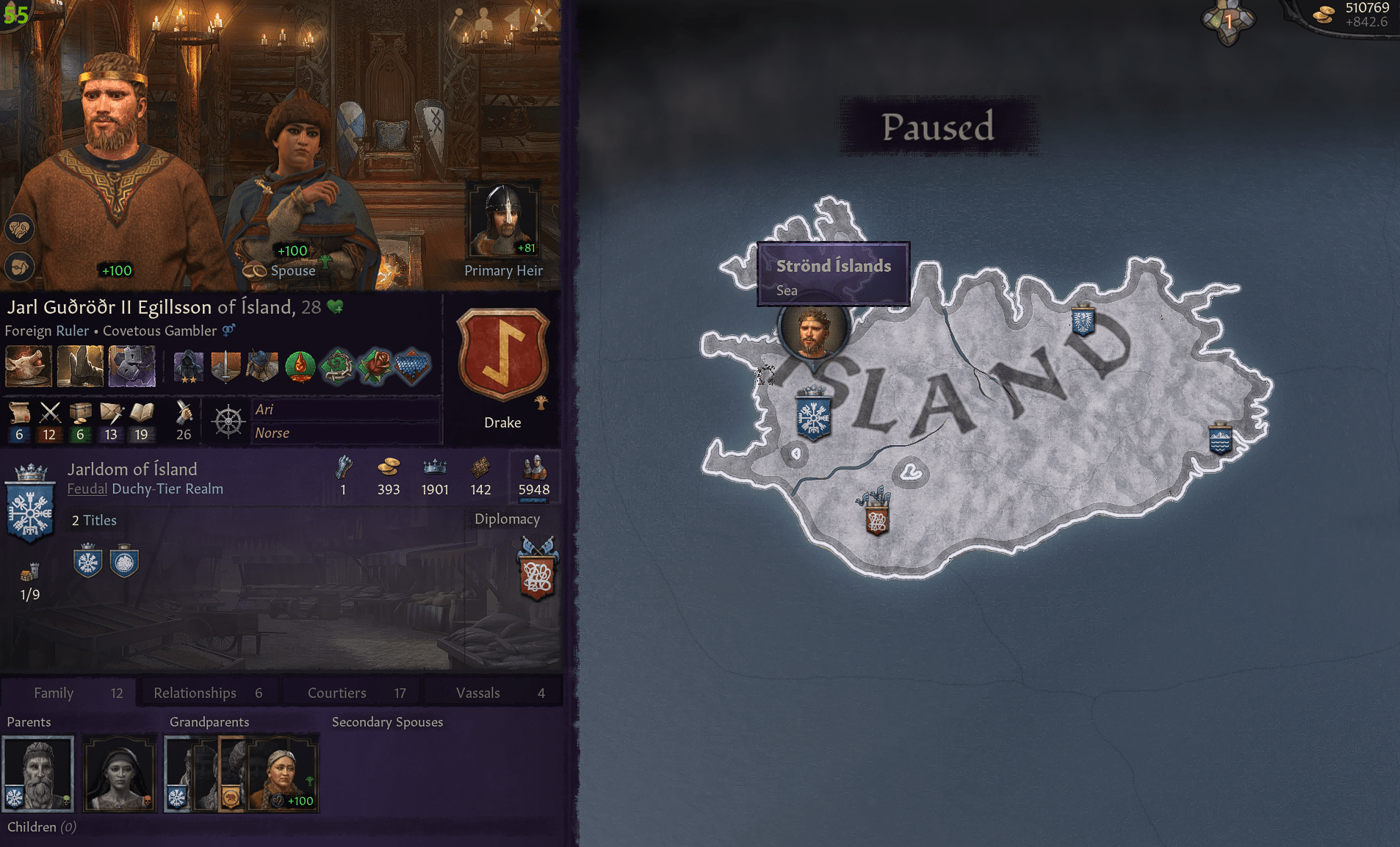Click the red rose trait icon
This screenshot has height=847, width=1400.
(375, 365)
